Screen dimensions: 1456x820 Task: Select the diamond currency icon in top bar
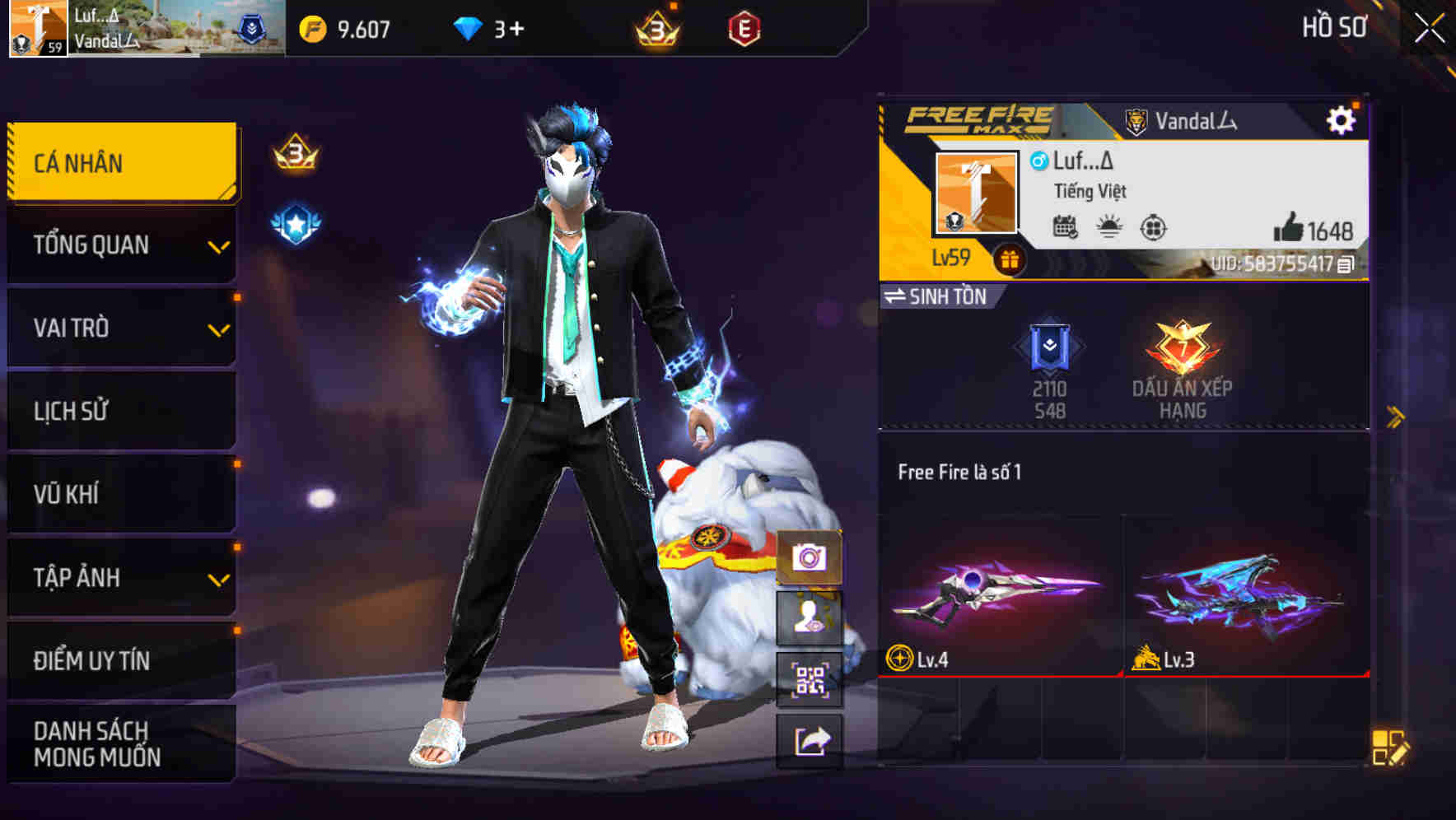click(465, 27)
